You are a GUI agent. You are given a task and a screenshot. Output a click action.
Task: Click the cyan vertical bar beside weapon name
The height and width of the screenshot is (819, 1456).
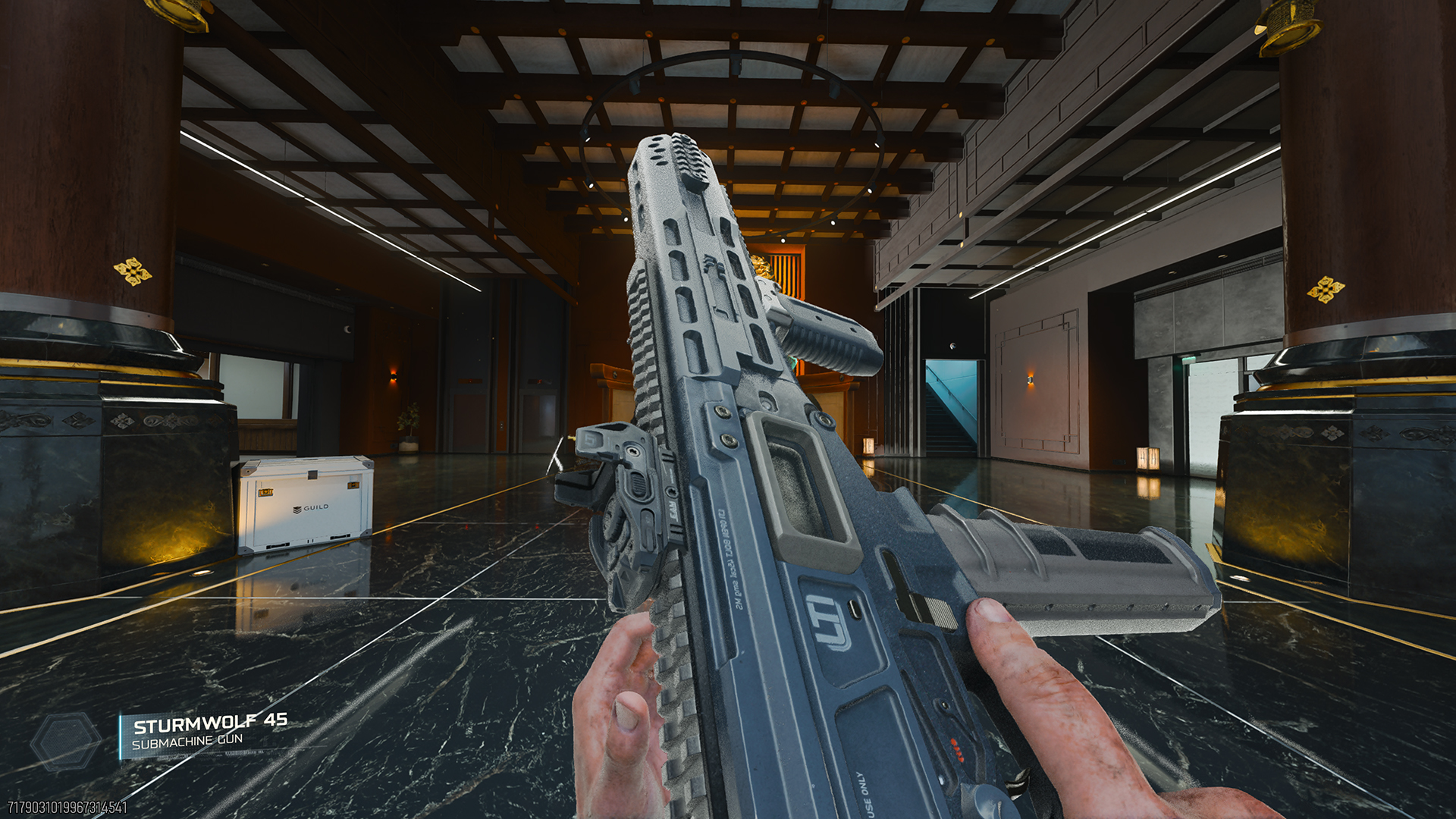coord(121,736)
